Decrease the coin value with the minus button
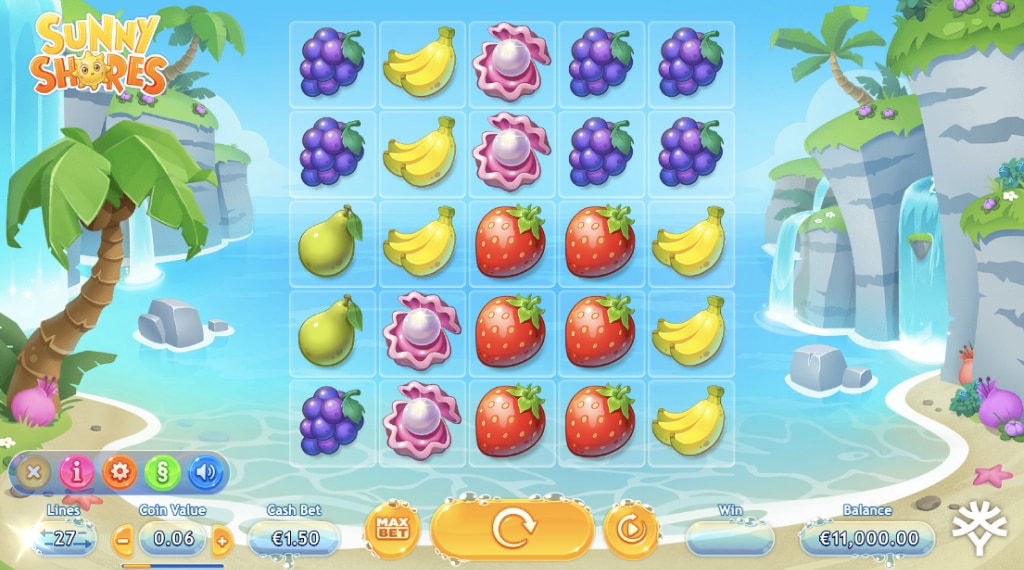This screenshot has height=570, width=1024. (123, 541)
